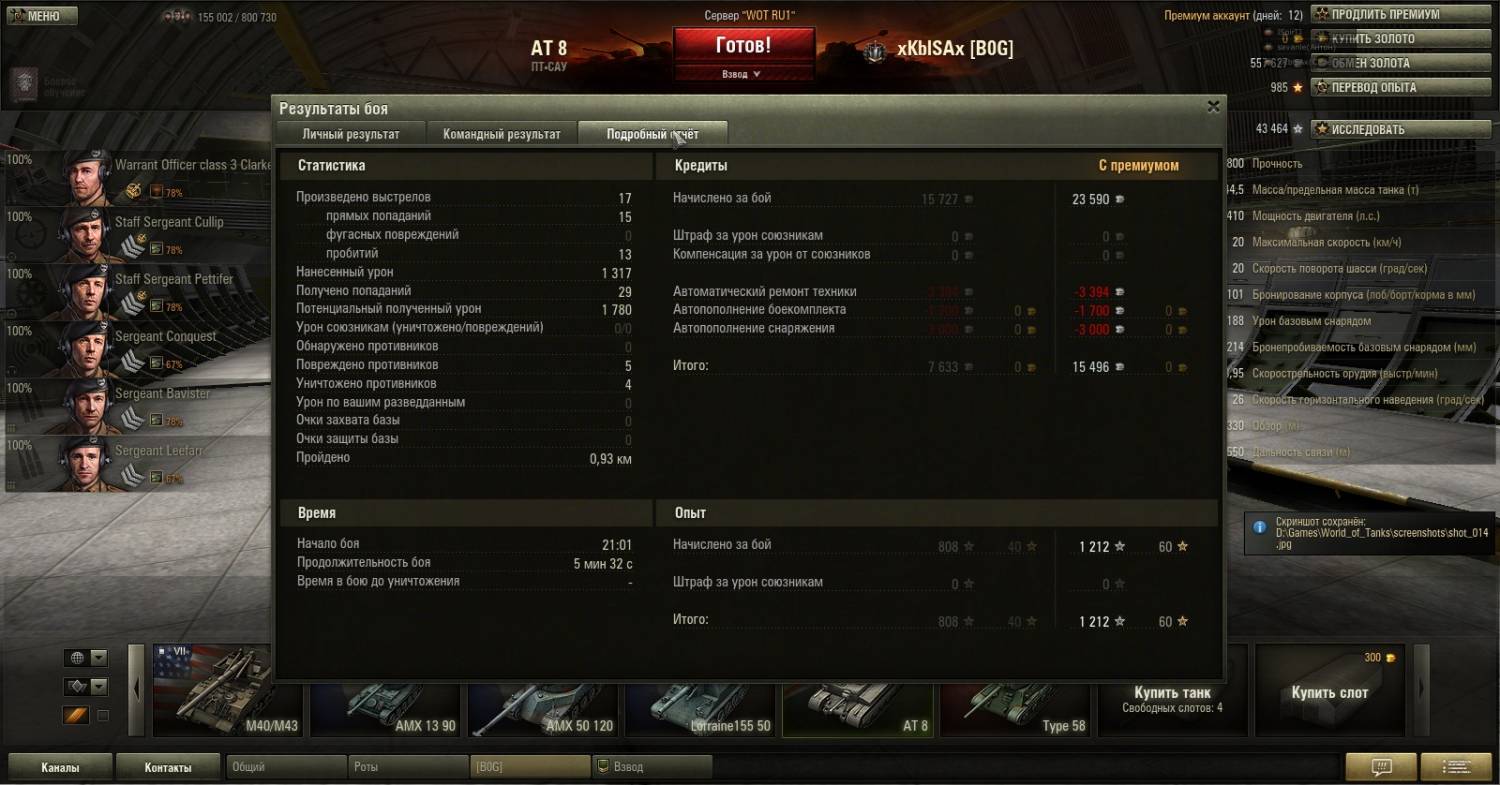Show the Контакты contacts list
Screen dimensions: 1500x785
pos(167,768)
